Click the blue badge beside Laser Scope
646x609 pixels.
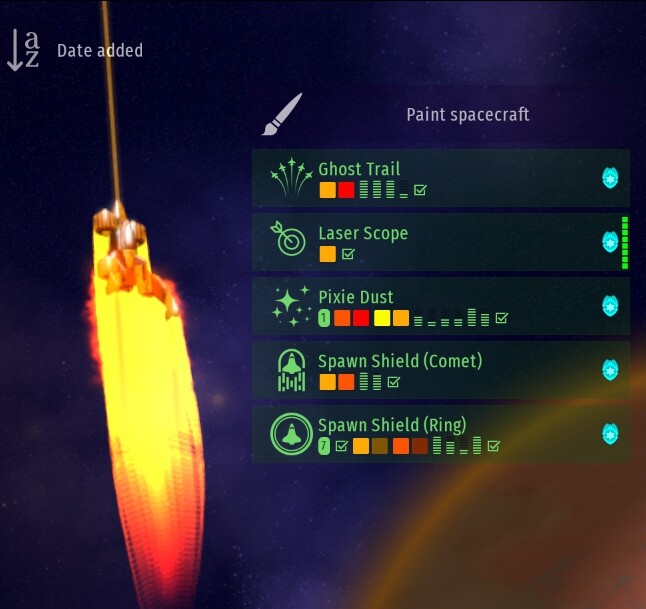(x=610, y=242)
